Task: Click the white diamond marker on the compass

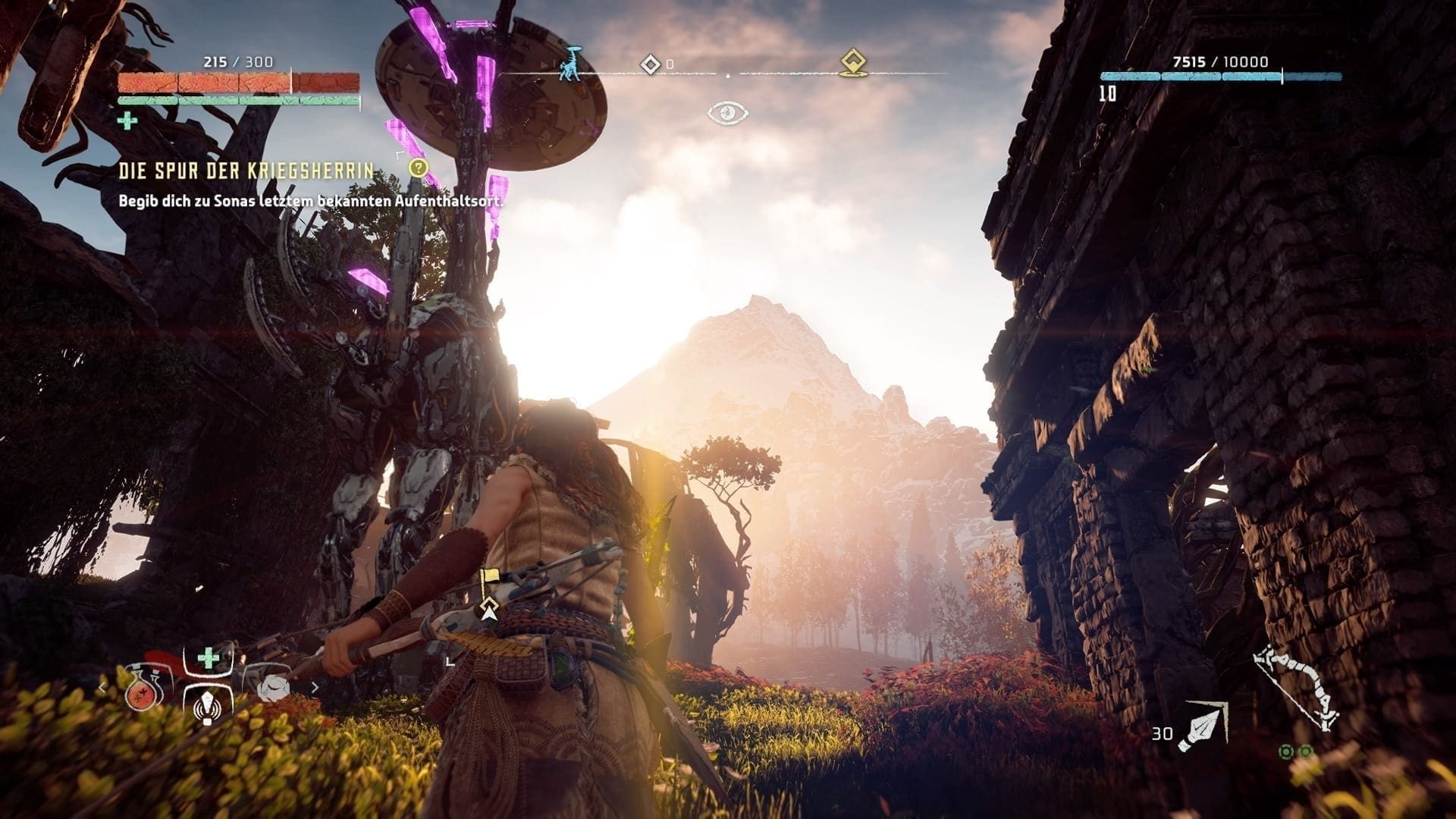Action: [651, 64]
